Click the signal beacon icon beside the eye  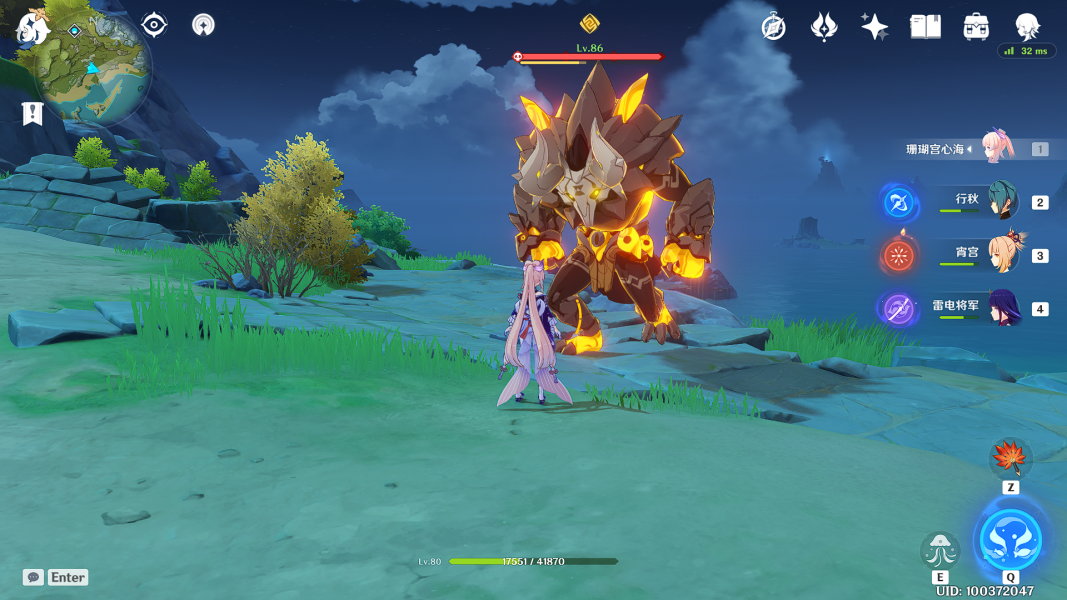(203, 25)
